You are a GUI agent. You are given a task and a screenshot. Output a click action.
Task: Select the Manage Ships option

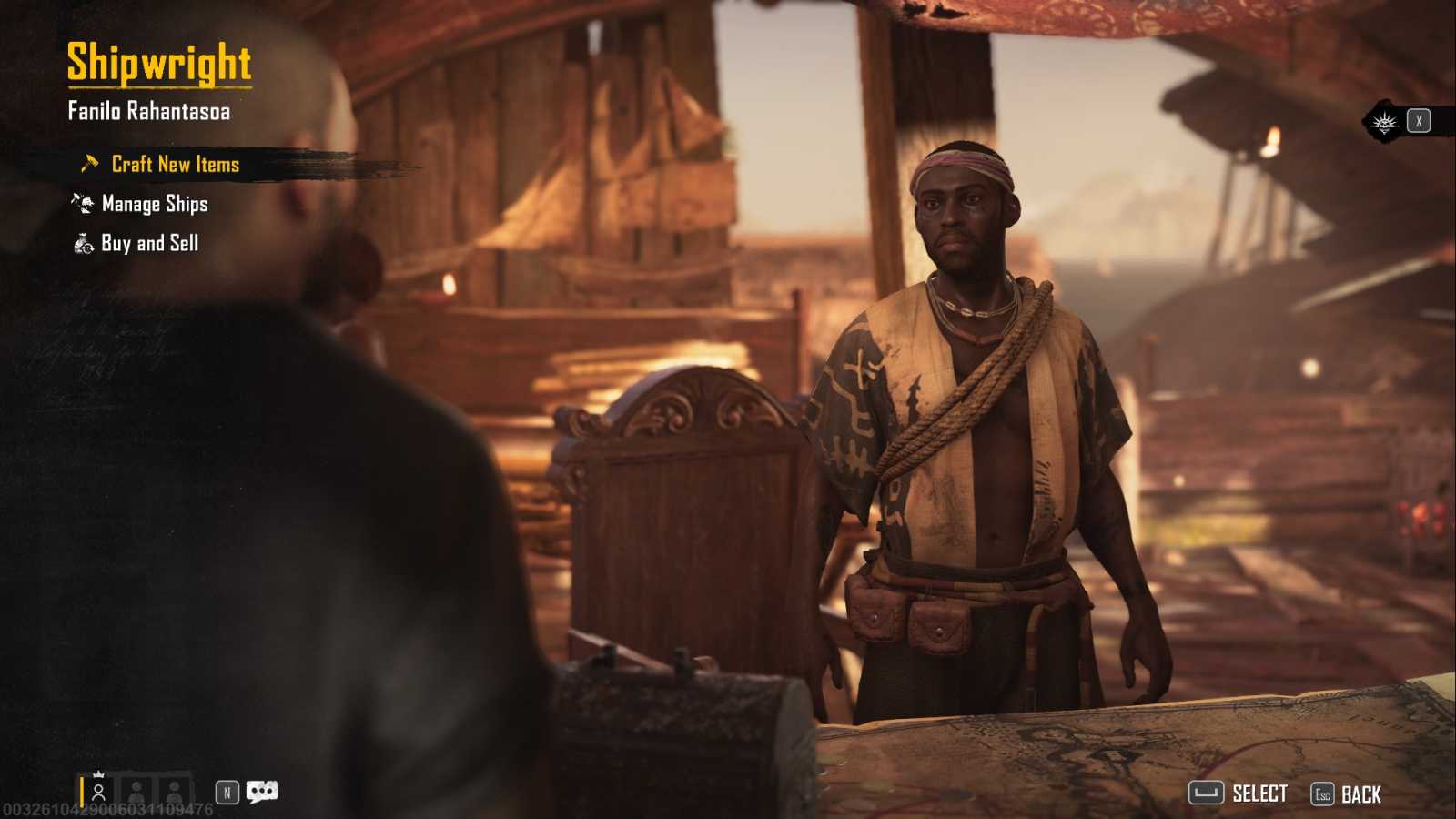coord(154,204)
